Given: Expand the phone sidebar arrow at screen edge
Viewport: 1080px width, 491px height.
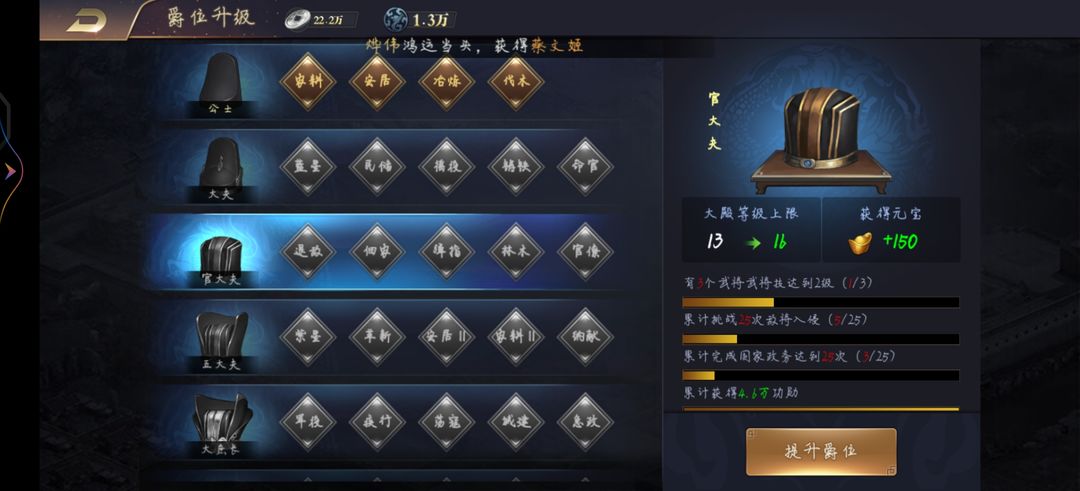Looking at the screenshot, I should [x=9, y=171].
